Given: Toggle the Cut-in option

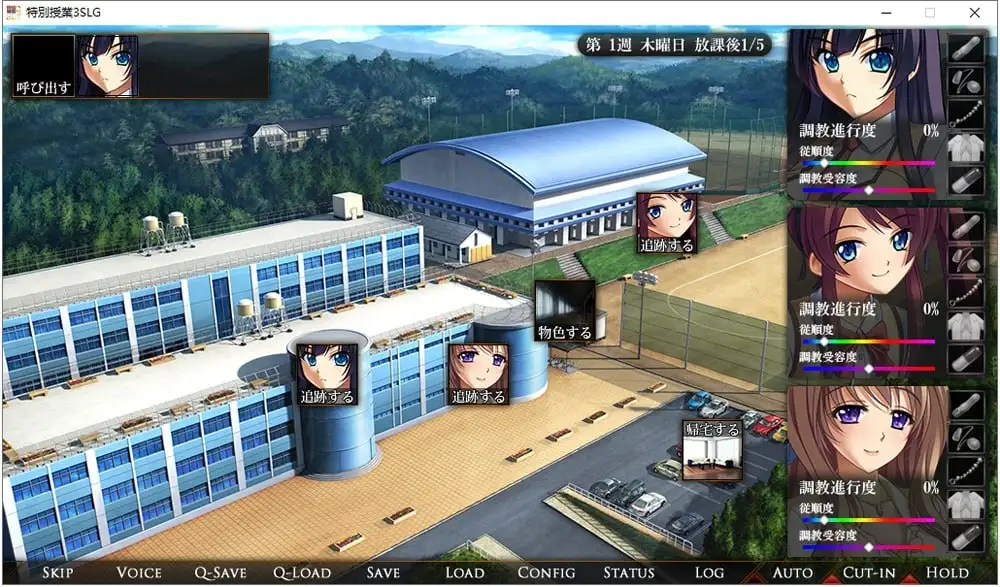Looking at the screenshot, I should click(x=868, y=573).
